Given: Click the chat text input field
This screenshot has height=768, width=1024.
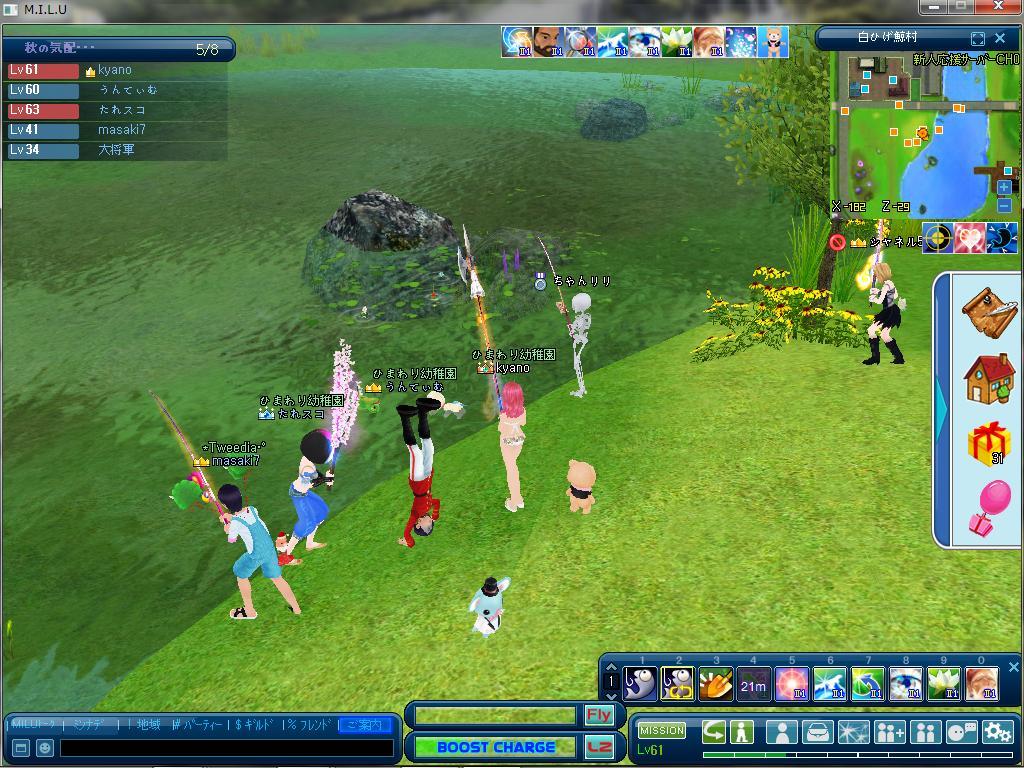Looking at the screenshot, I should pos(225,747).
